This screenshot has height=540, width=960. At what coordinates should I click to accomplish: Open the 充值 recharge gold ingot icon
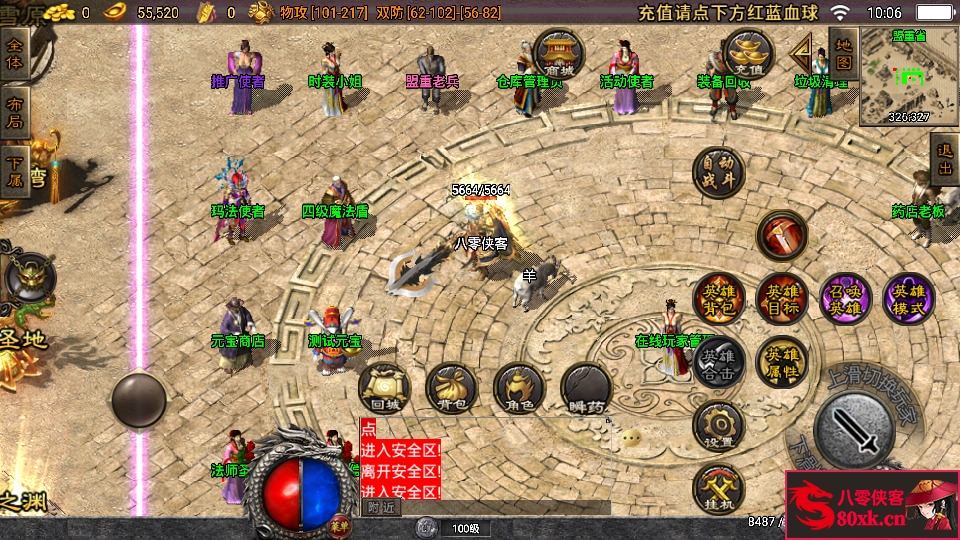point(748,52)
